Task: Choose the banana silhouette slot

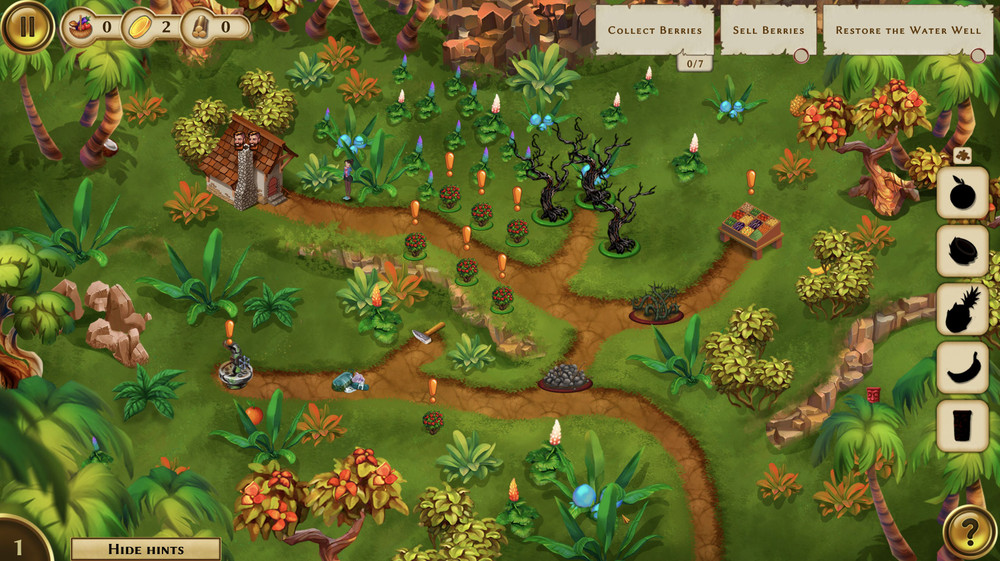Action: coord(962,367)
